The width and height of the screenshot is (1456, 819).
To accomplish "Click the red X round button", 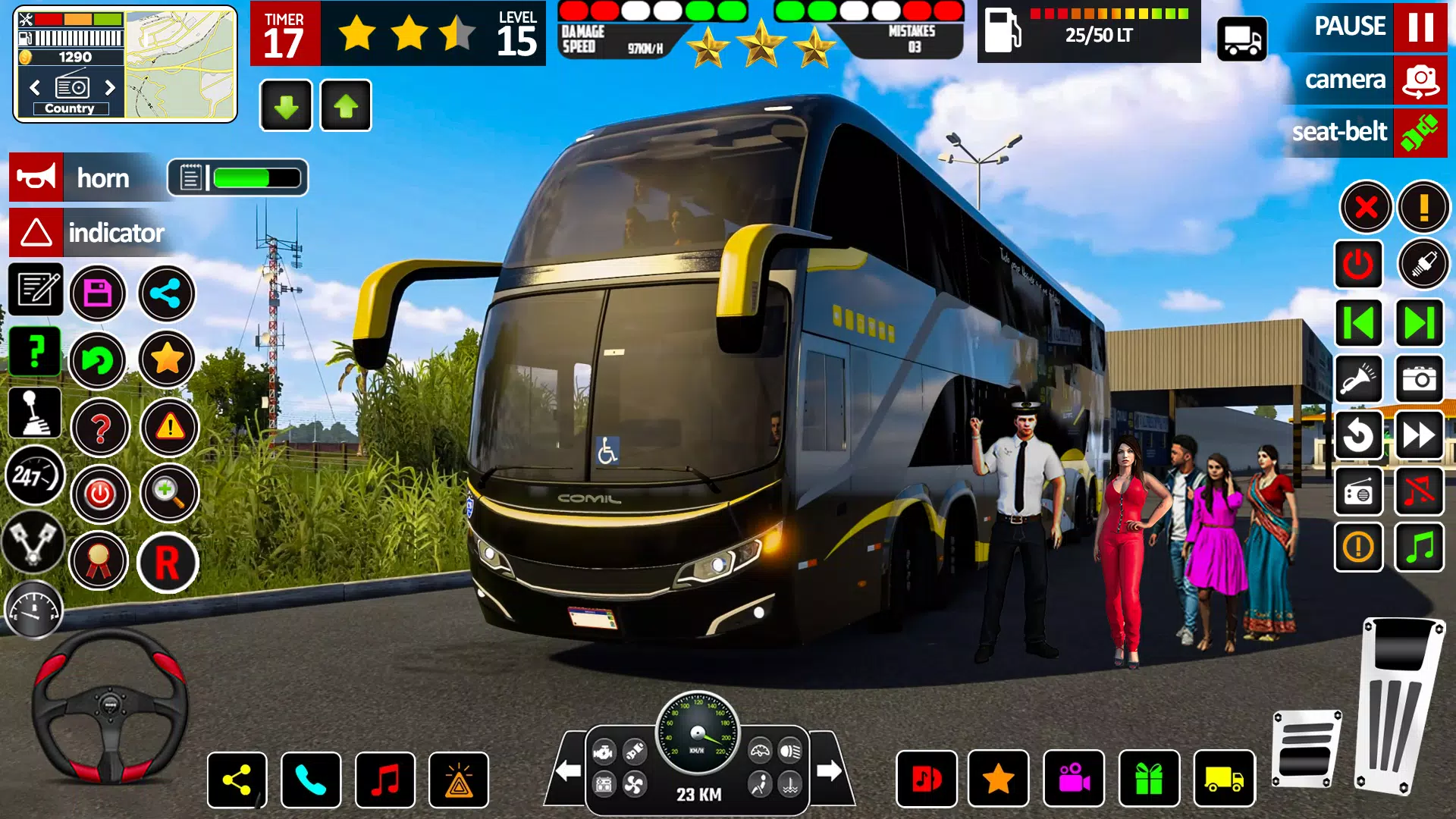I will click(x=1366, y=207).
